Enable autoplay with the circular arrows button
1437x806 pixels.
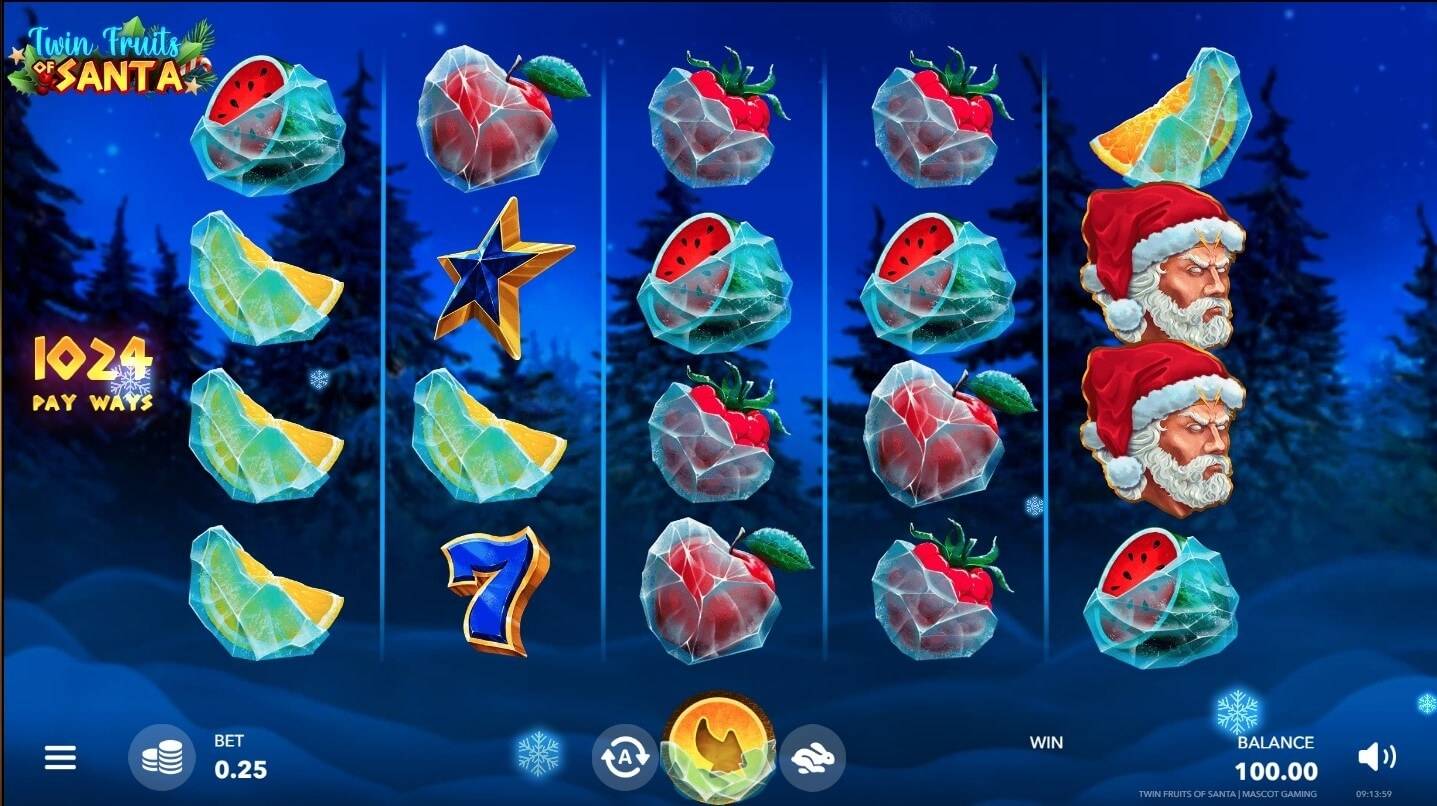625,758
